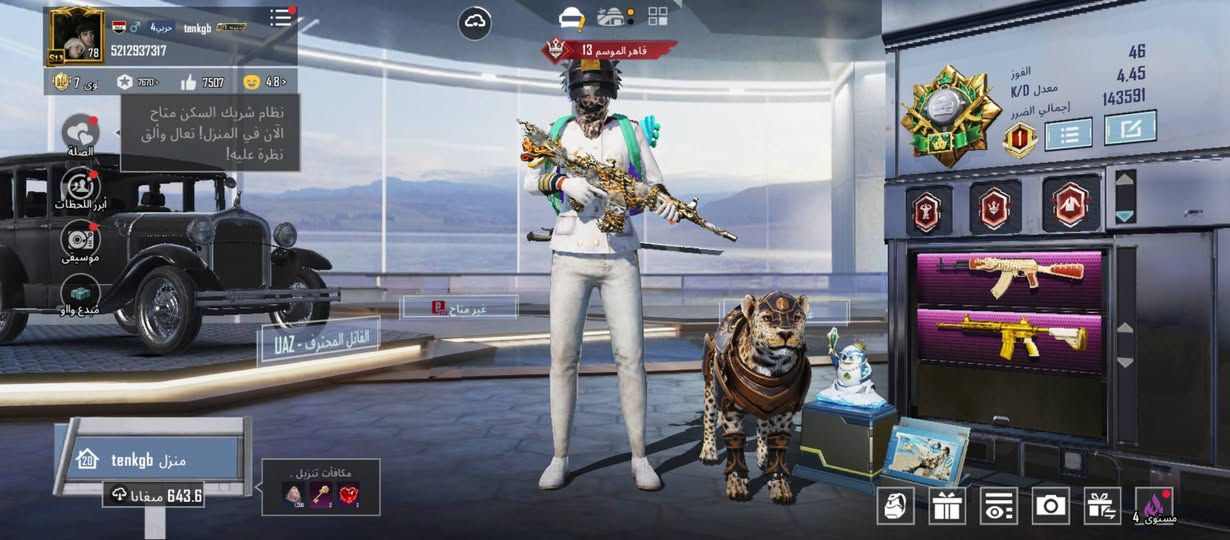The image size is (1230, 540).
Task: Open the four-squares grid icon
Action: point(657,16)
